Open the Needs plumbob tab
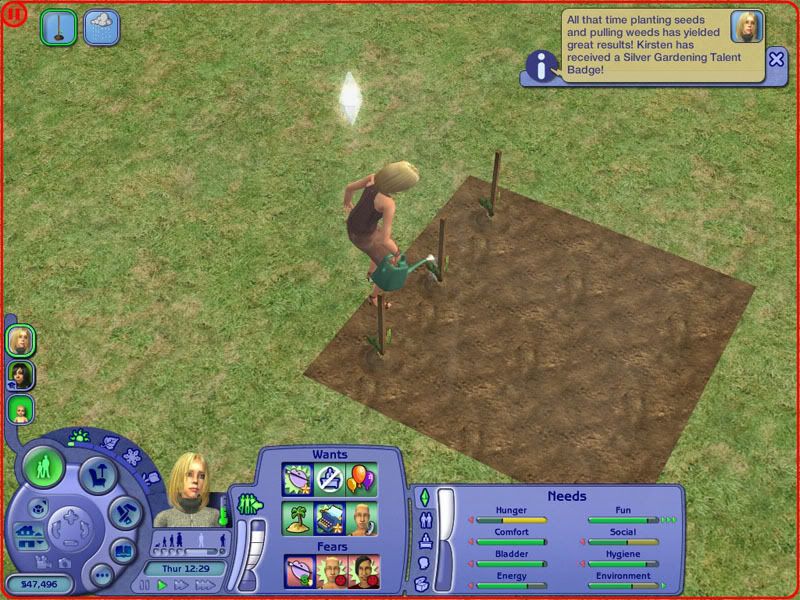 click(424, 497)
